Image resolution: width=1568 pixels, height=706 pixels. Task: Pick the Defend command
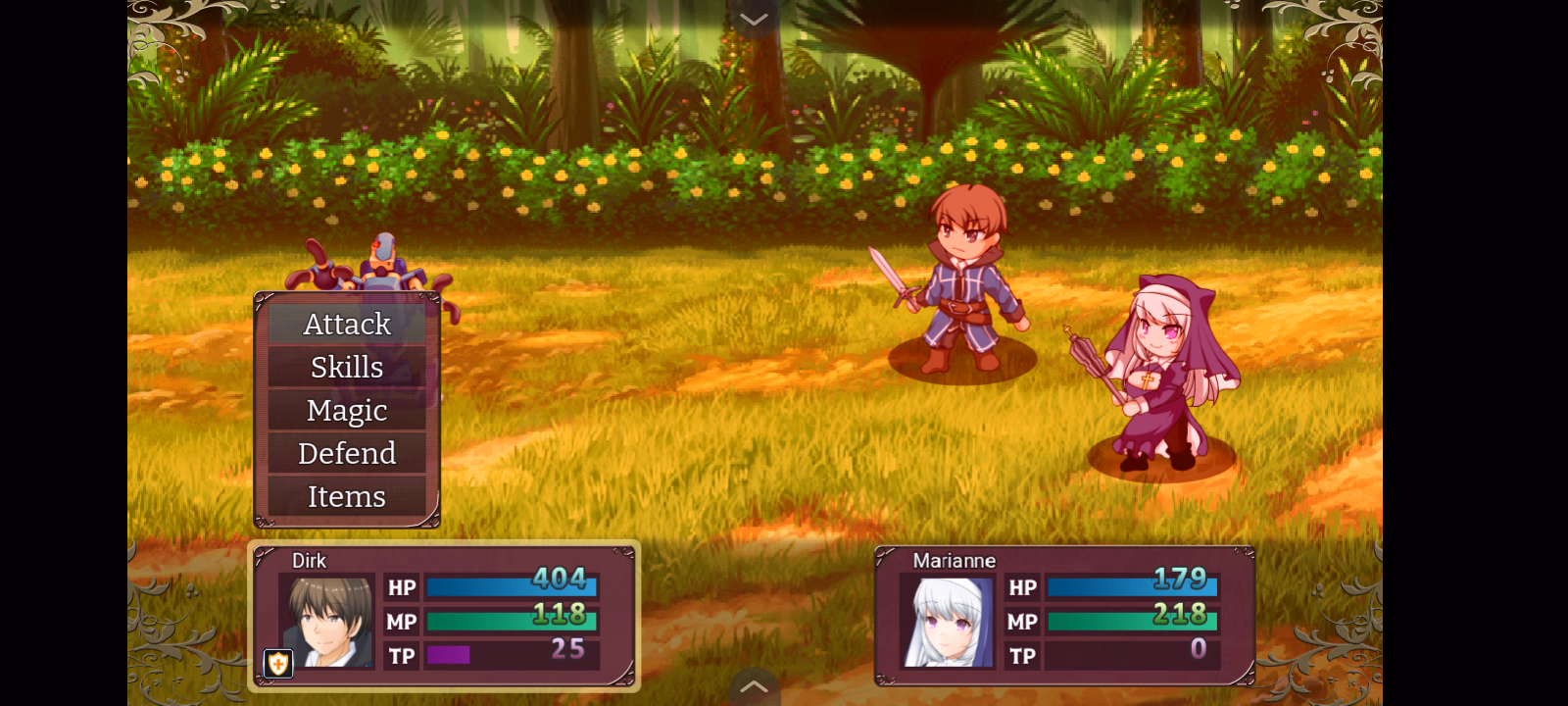coord(347,453)
